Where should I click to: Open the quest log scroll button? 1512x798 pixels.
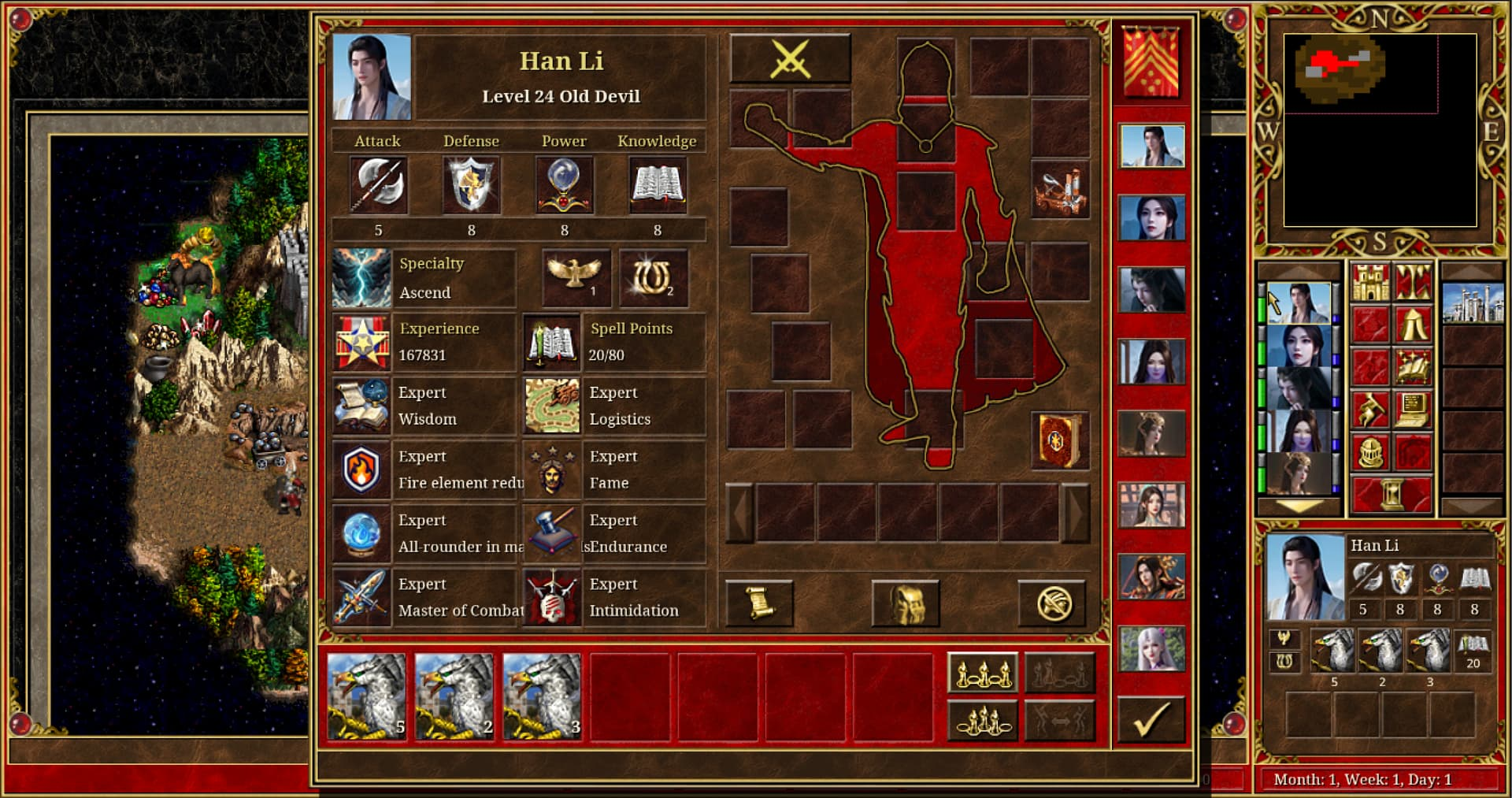click(x=758, y=603)
